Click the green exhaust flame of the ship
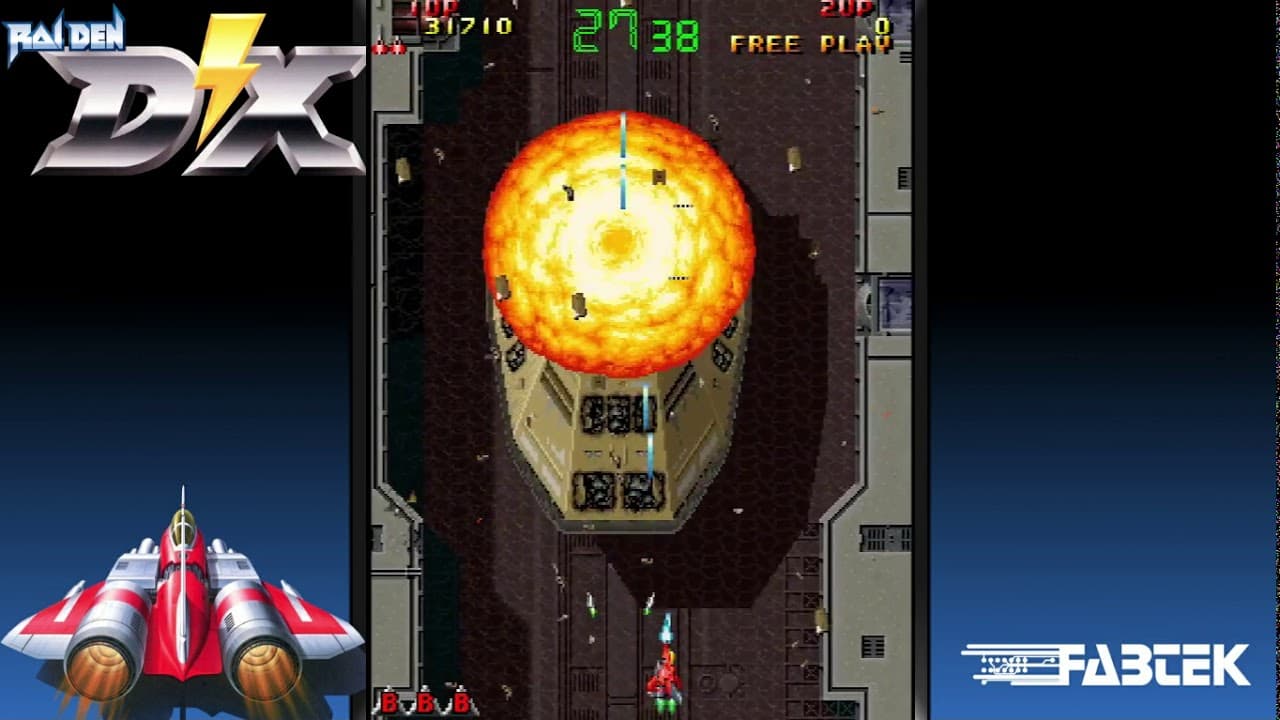 pyautogui.click(x=665, y=705)
